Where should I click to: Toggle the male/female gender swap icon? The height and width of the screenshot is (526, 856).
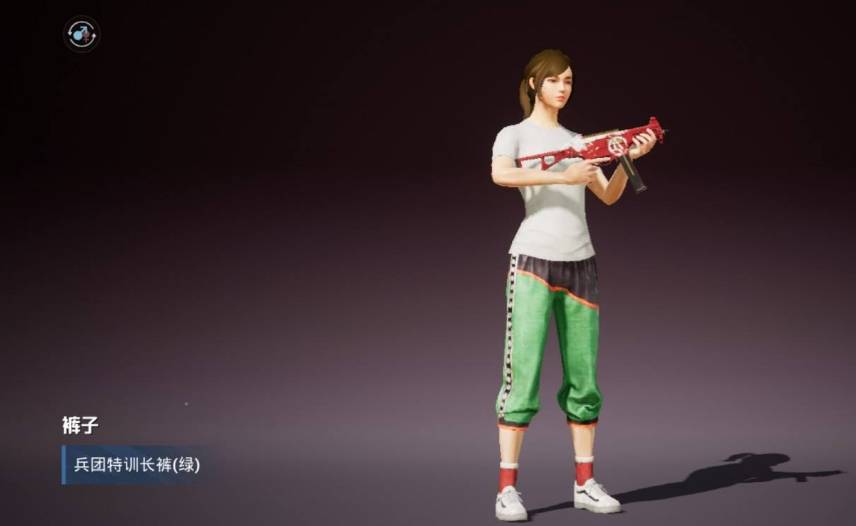(x=81, y=34)
